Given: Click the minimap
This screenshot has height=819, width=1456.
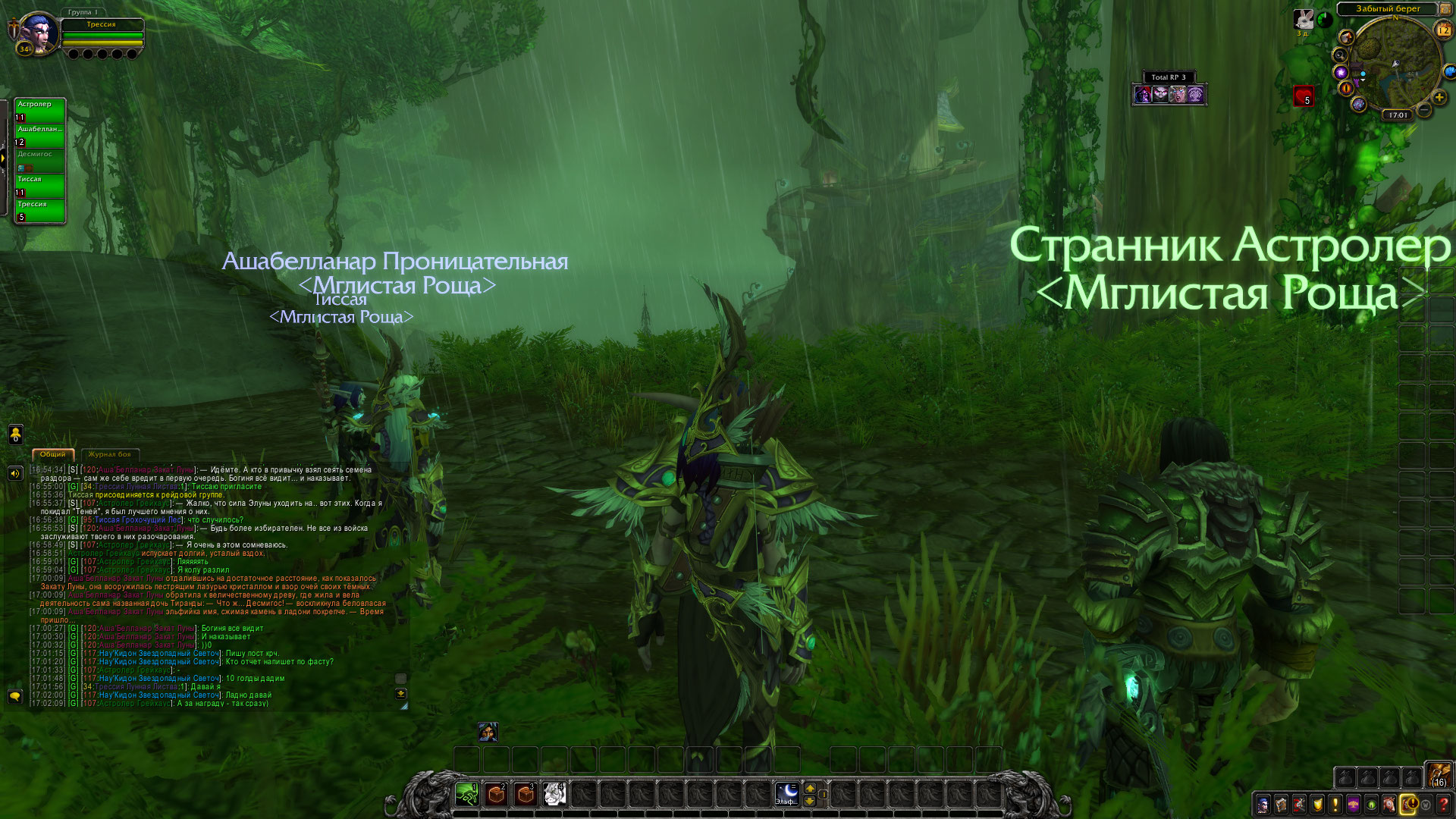Looking at the screenshot, I should 1394,64.
